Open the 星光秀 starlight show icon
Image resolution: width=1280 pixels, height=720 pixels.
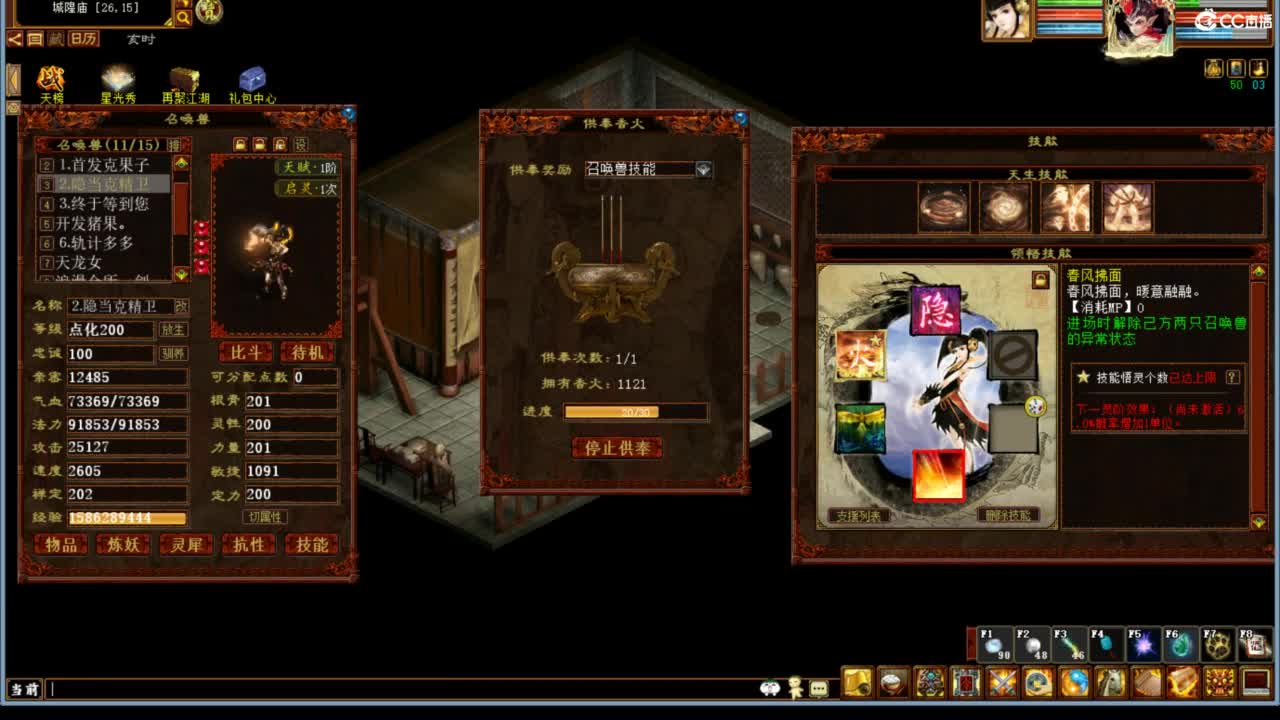point(117,76)
